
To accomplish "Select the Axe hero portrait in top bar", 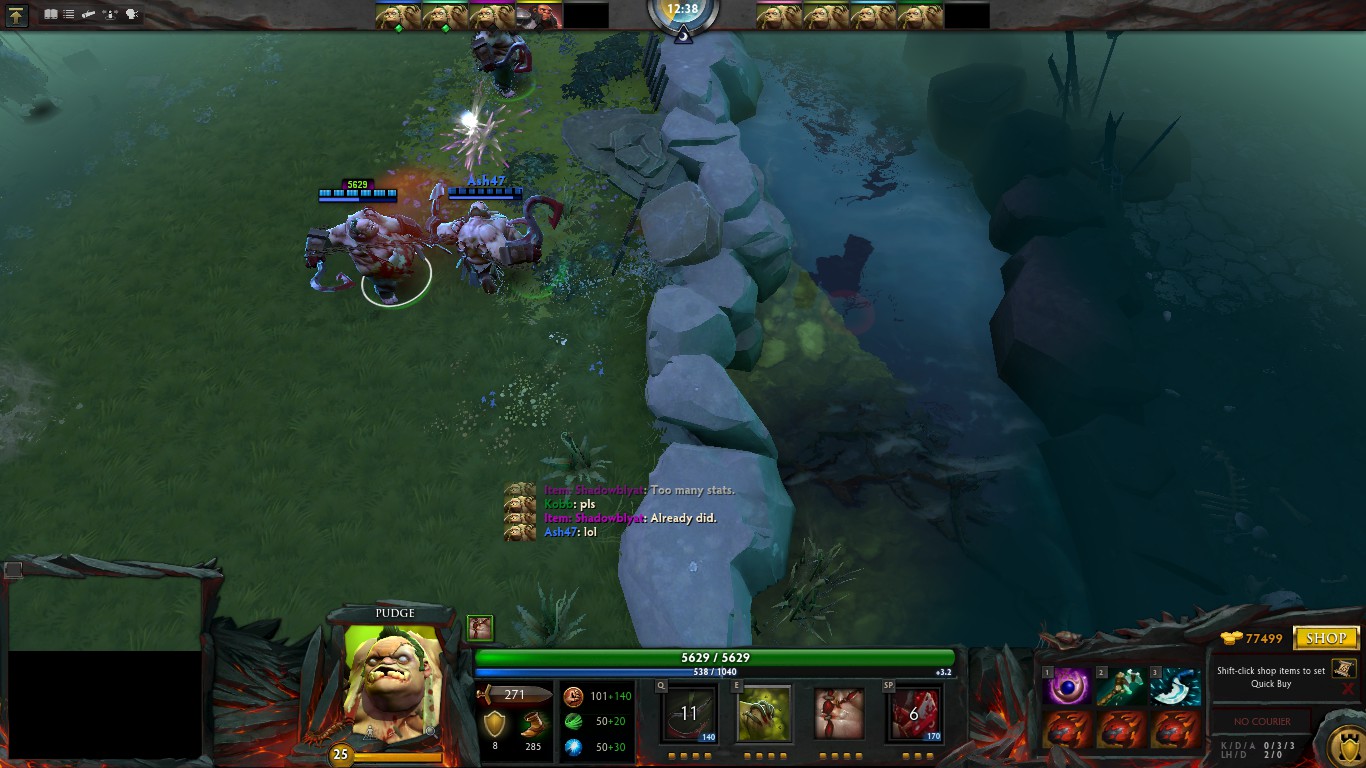I will [x=540, y=16].
